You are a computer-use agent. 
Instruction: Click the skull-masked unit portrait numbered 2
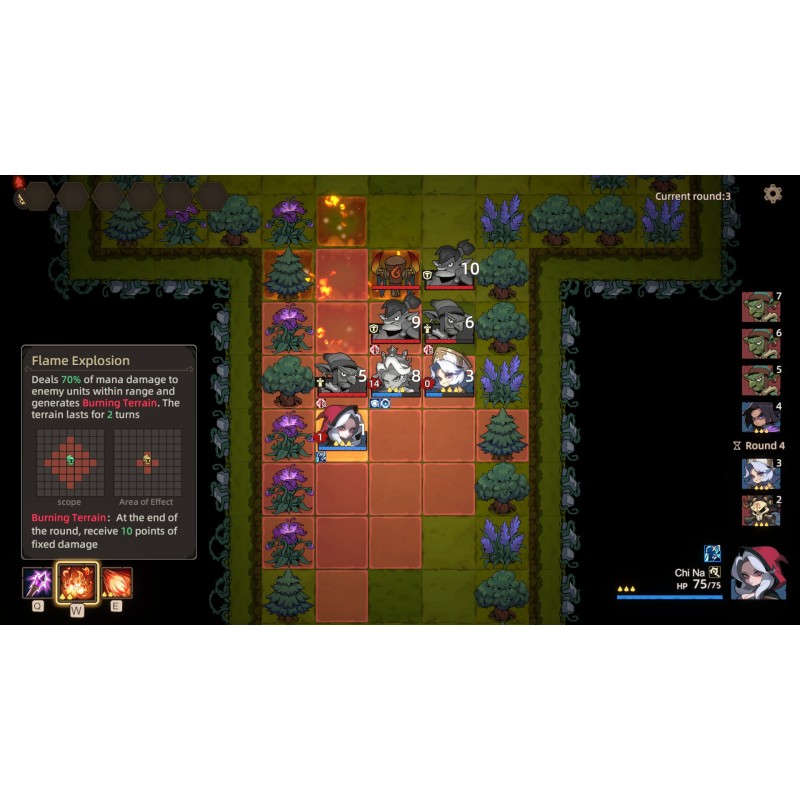point(761,510)
